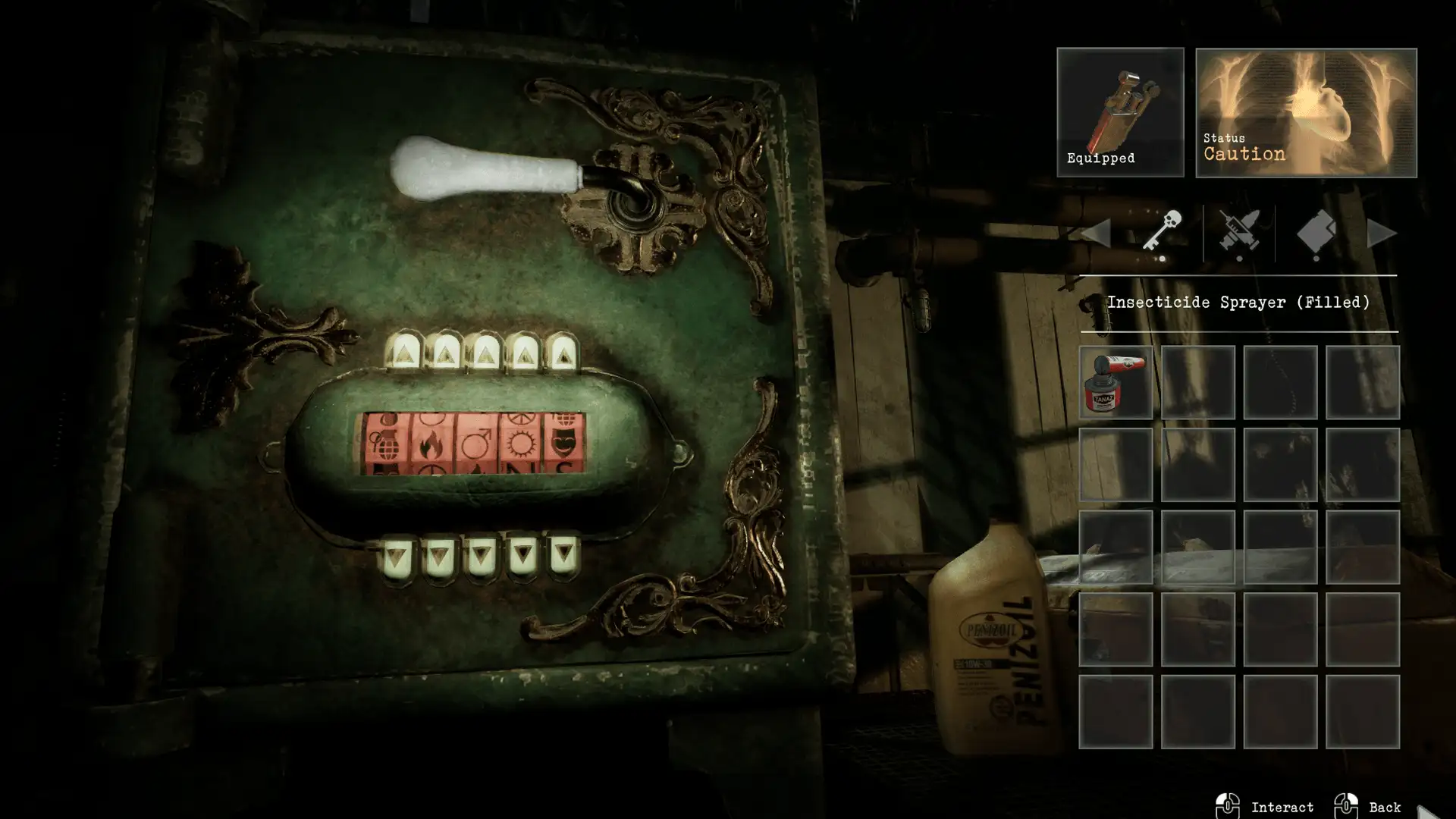This screenshot has height=819, width=1456.
Task: Open the syringe and bullet category tab
Action: [1239, 231]
